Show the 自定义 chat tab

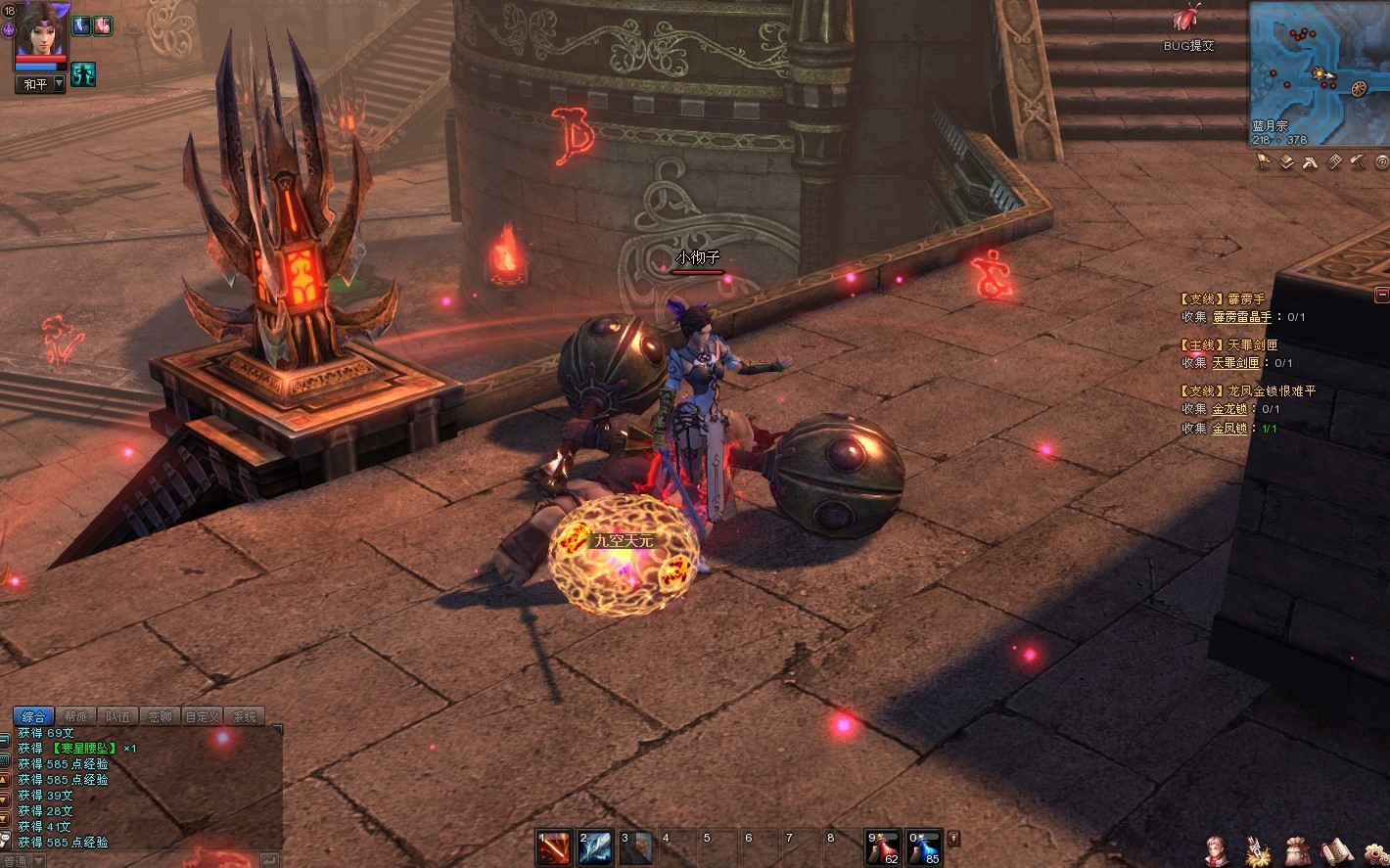(203, 717)
